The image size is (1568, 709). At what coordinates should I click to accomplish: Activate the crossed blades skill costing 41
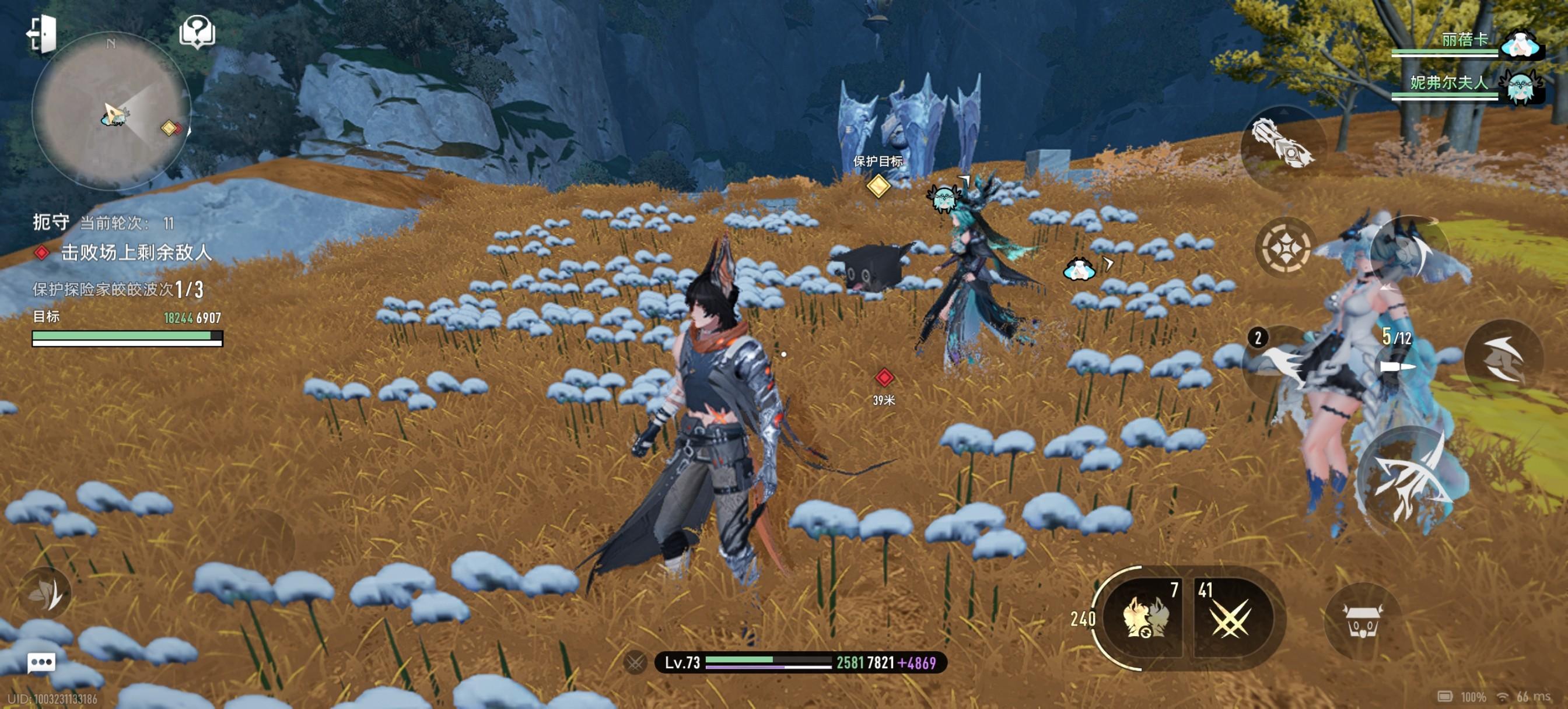click(x=1231, y=617)
